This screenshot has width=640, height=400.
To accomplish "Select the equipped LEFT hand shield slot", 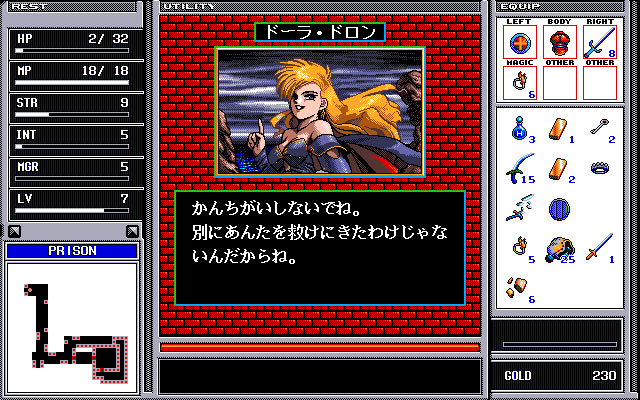I will pos(517,42).
